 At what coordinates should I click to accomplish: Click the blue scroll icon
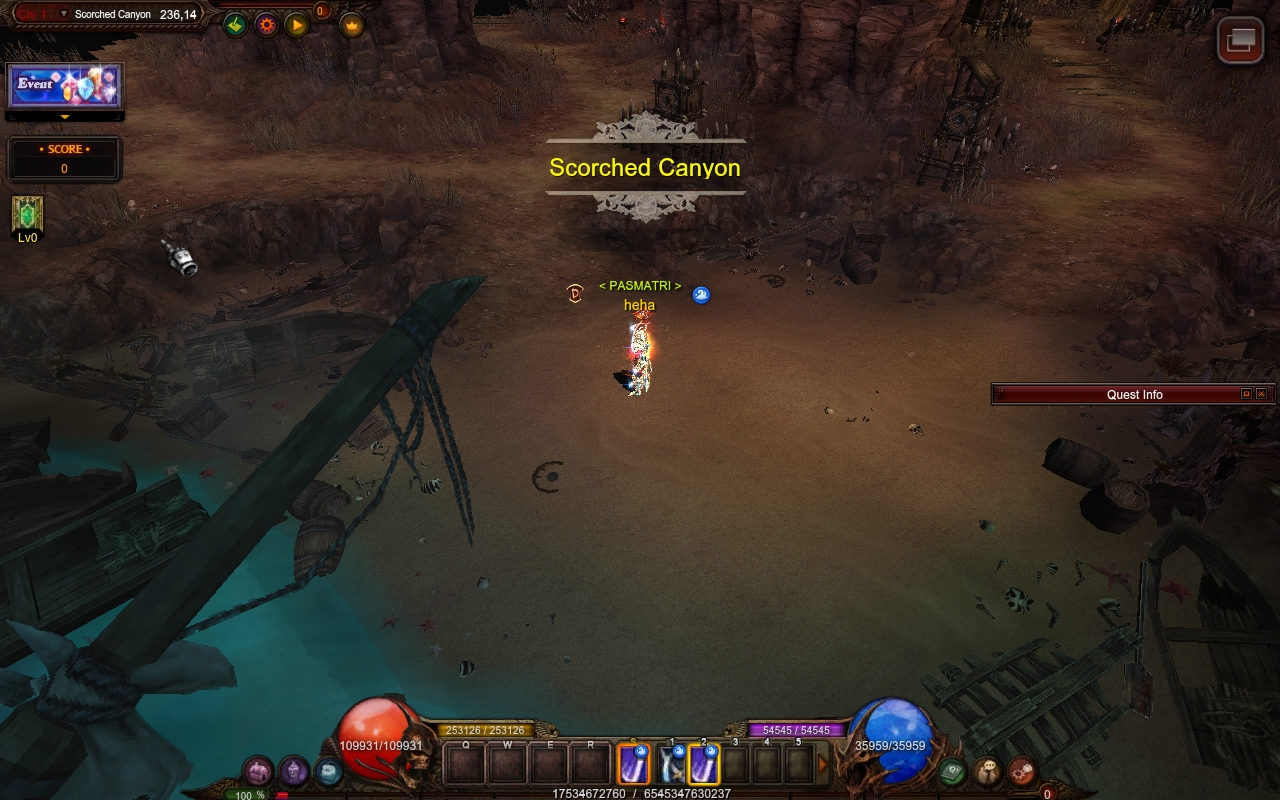[x=328, y=771]
